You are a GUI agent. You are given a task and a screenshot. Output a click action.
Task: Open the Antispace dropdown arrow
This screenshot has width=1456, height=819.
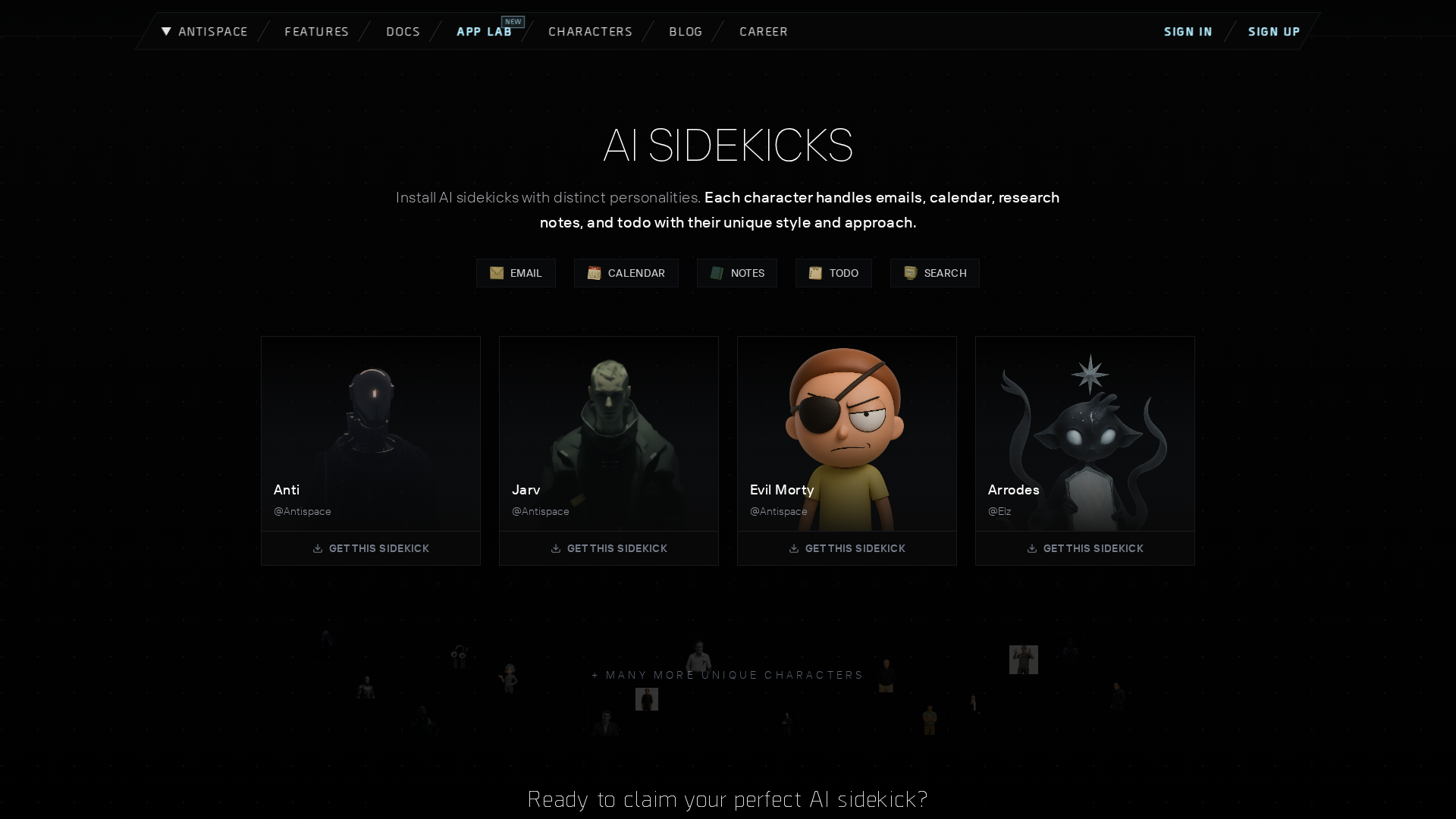pyautogui.click(x=166, y=32)
